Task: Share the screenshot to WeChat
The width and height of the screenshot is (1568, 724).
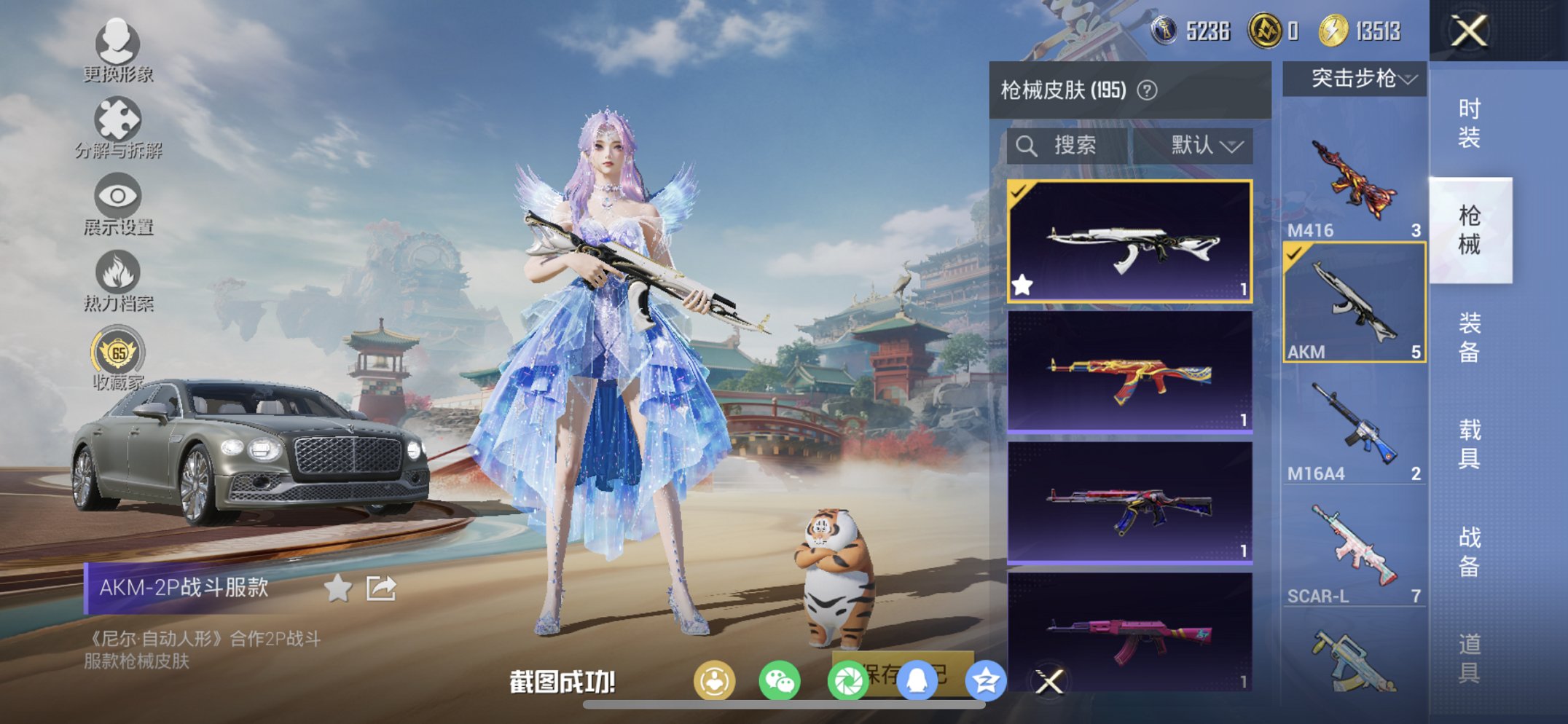Action: (x=780, y=682)
